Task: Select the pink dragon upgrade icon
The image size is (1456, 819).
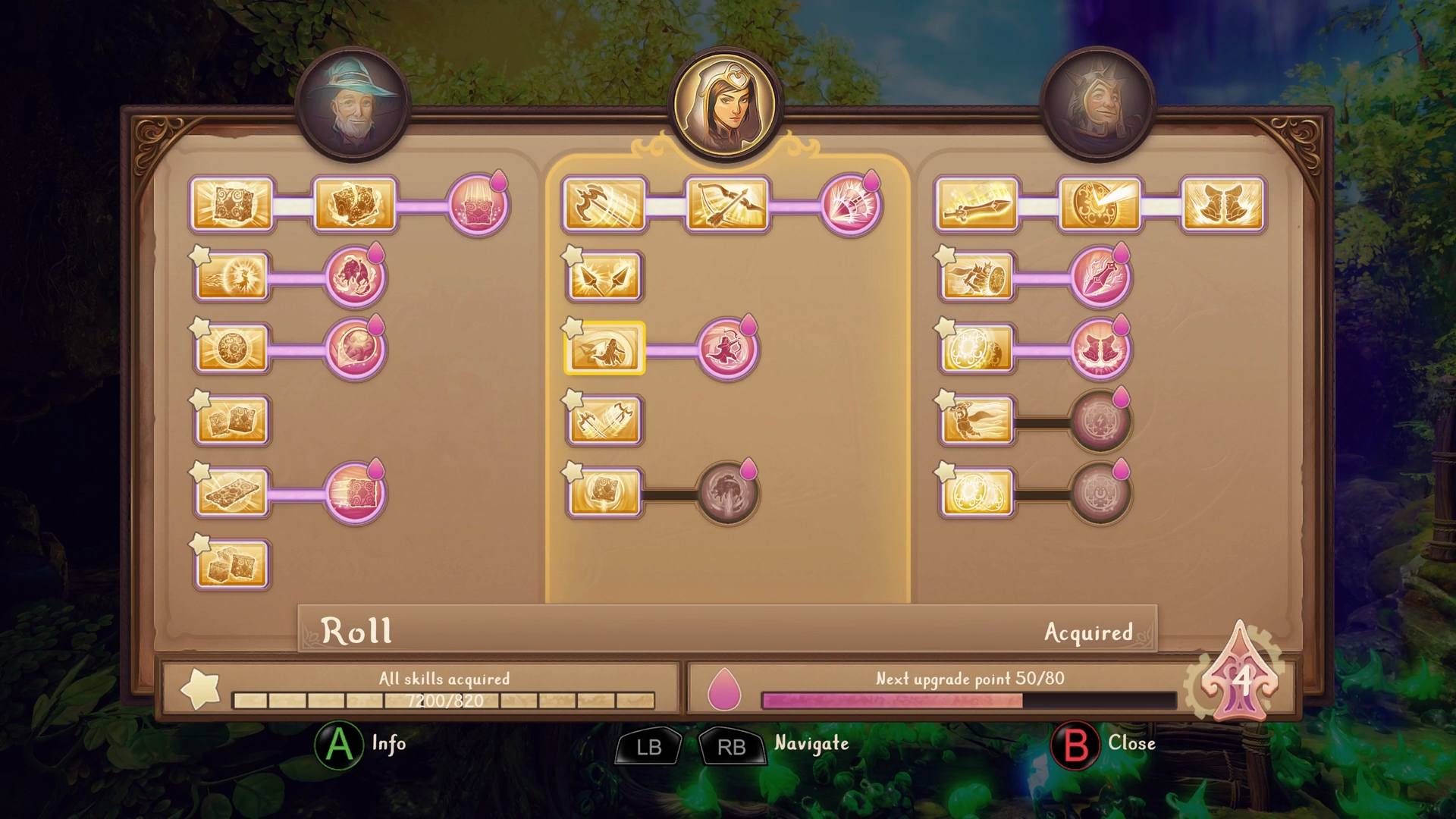Action: pos(355,277)
